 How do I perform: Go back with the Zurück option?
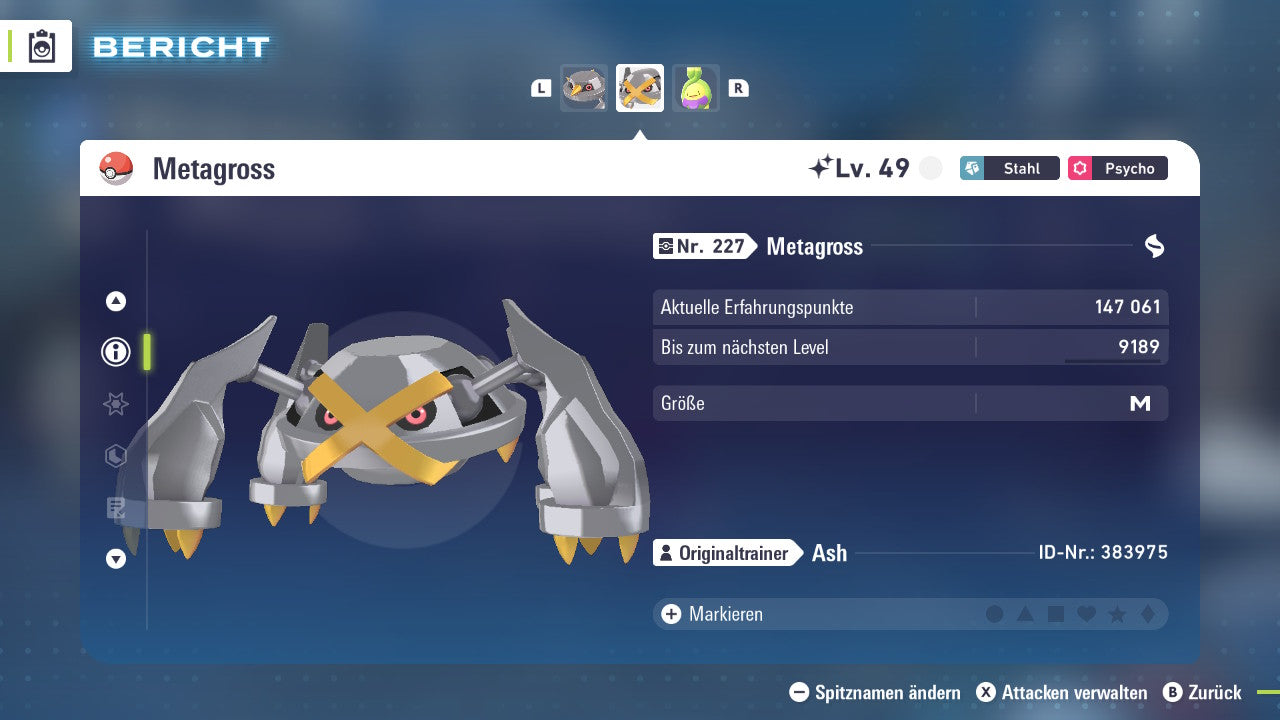coord(1202,692)
